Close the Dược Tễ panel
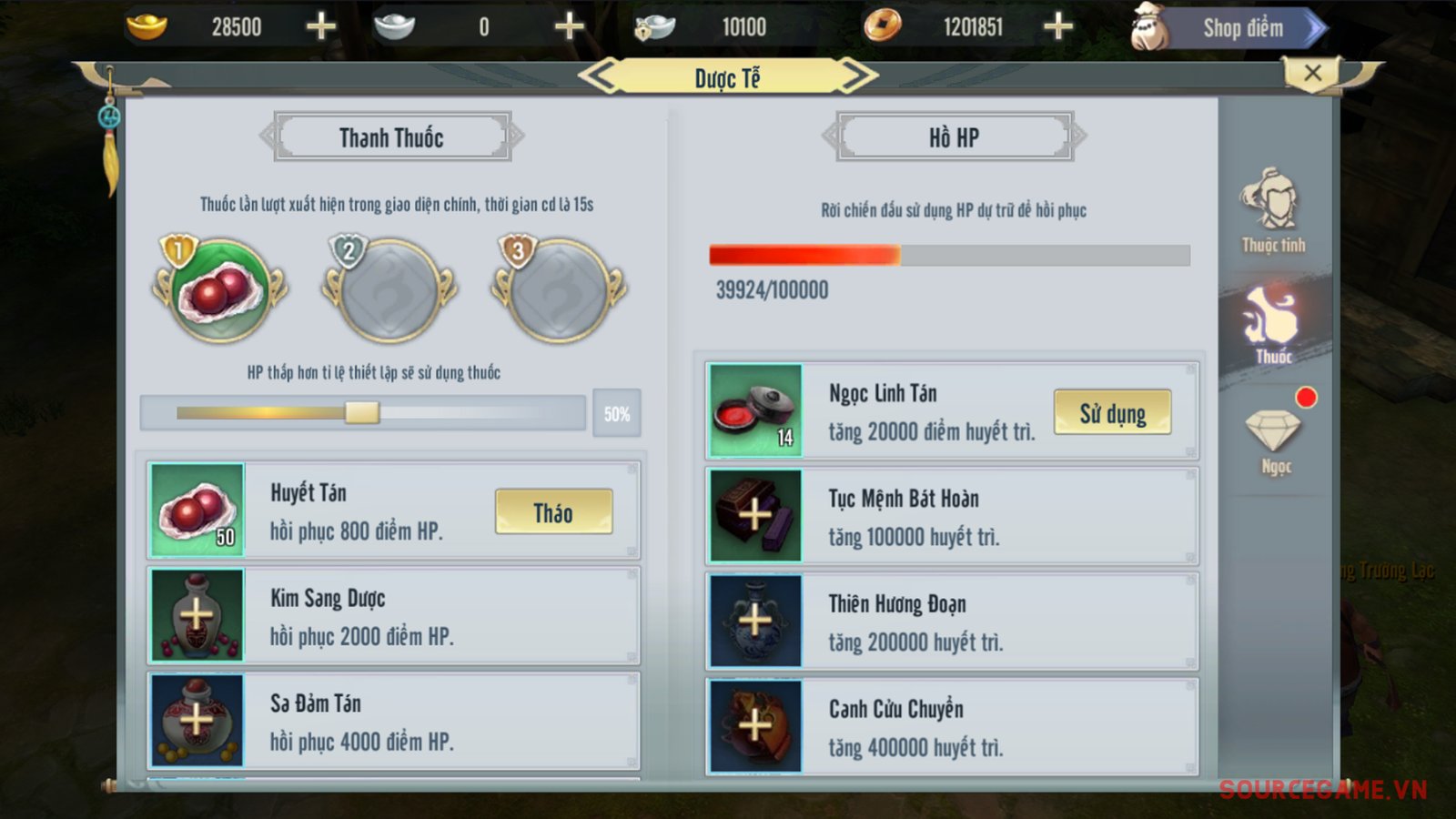The height and width of the screenshot is (819, 1456). tap(1311, 74)
